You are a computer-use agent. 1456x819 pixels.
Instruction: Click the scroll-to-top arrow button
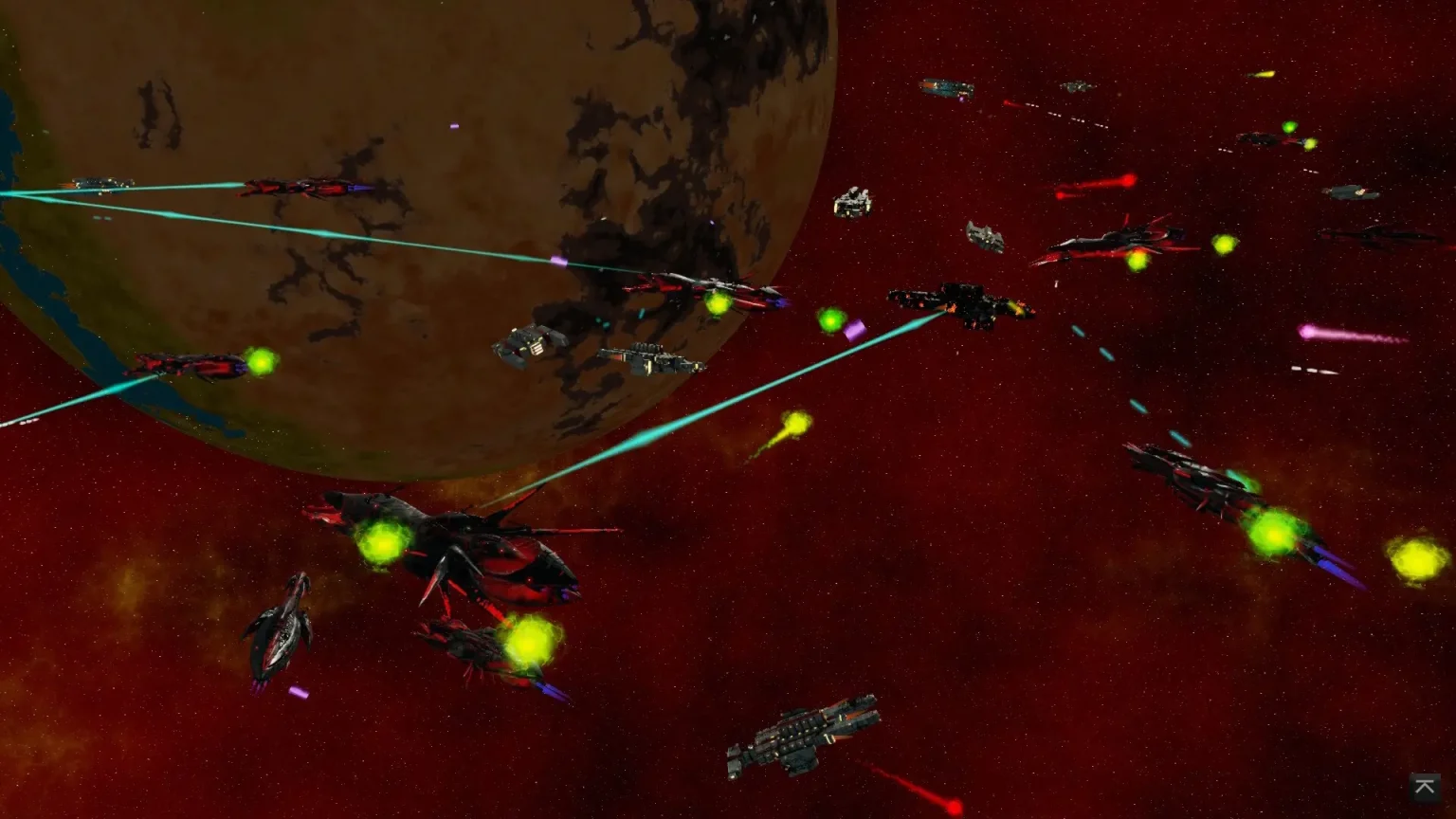(x=1424, y=787)
